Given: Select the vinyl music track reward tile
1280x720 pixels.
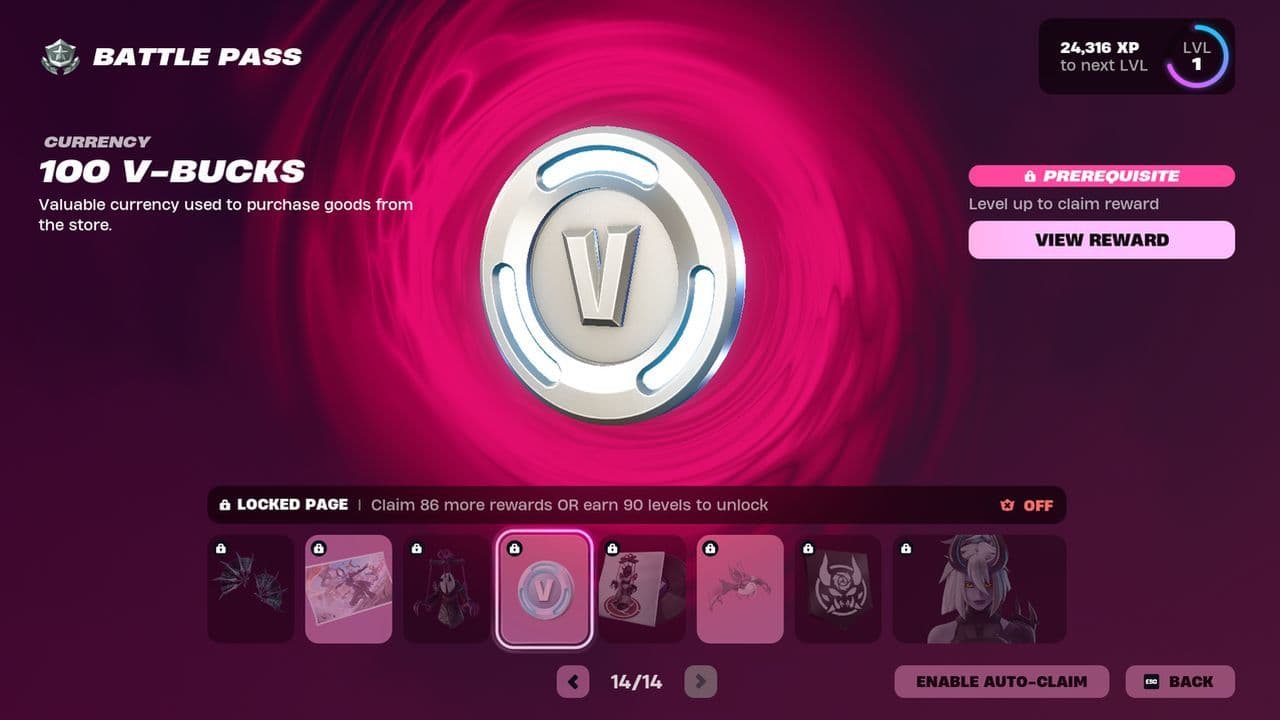Looking at the screenshot, I should click(642, 588).
